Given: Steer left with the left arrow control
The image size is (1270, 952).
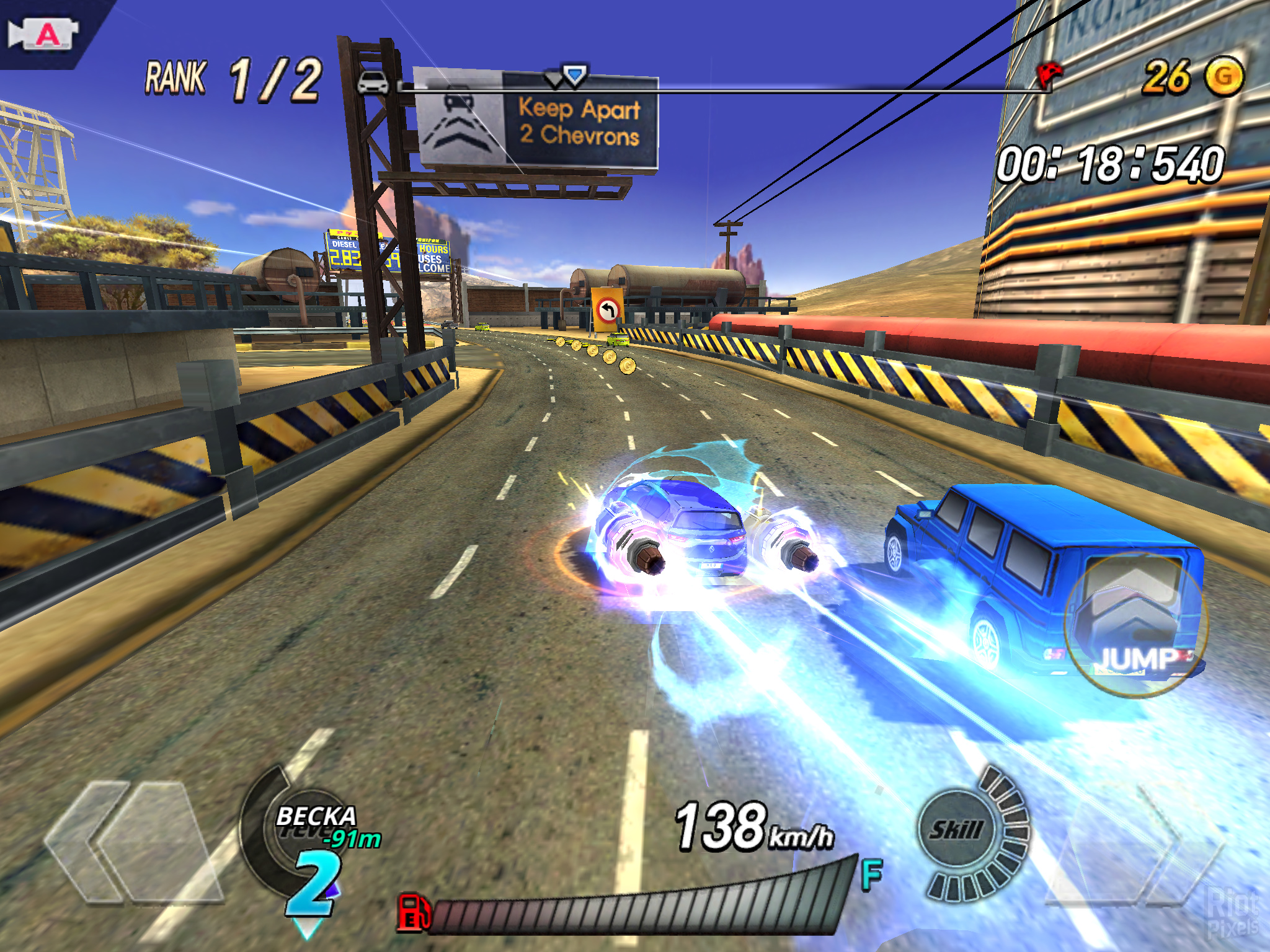Looking at the screenshot, I should (133, 843).
